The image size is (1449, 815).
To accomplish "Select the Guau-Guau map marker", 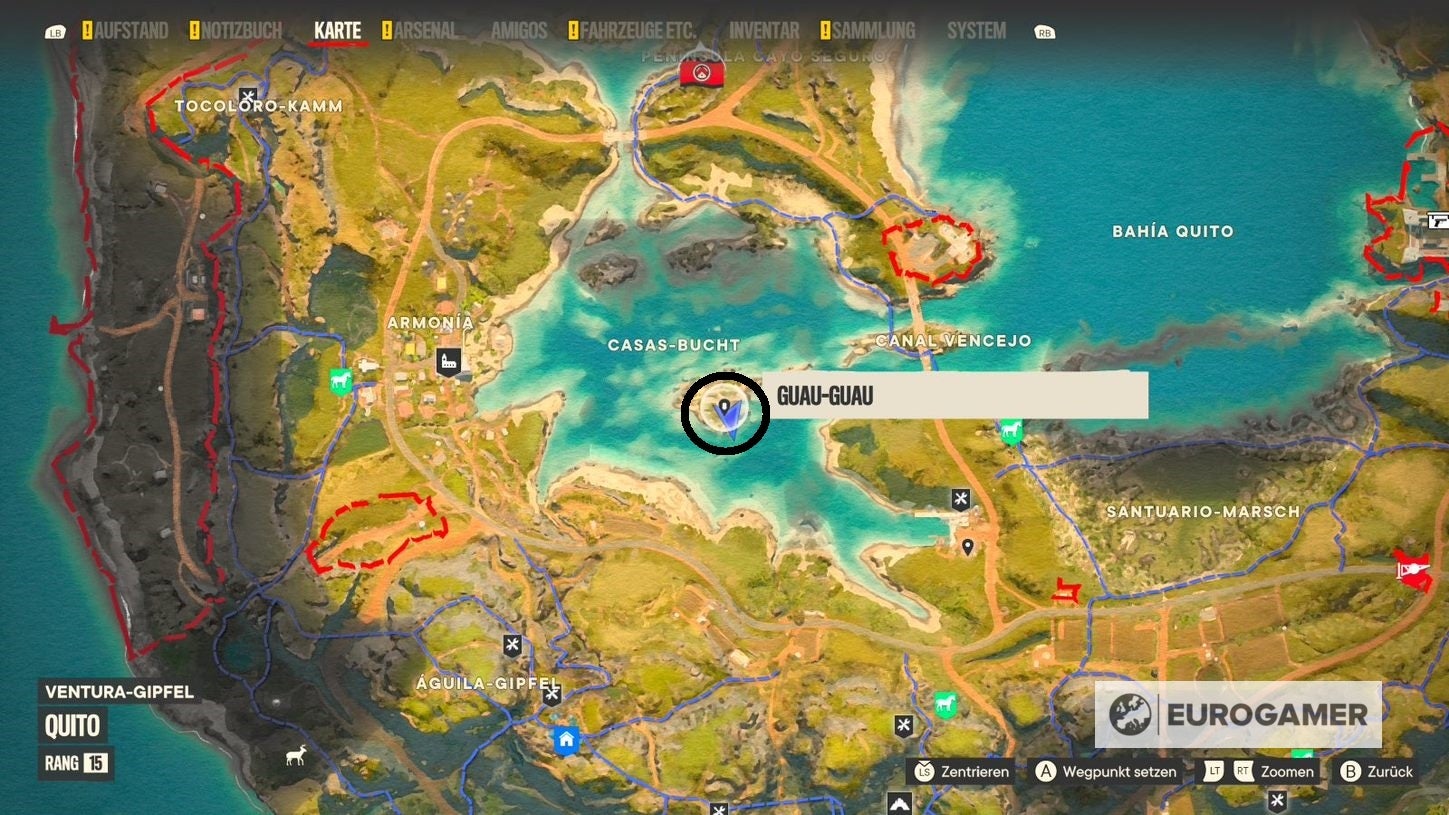I will (x=725, y=409).
